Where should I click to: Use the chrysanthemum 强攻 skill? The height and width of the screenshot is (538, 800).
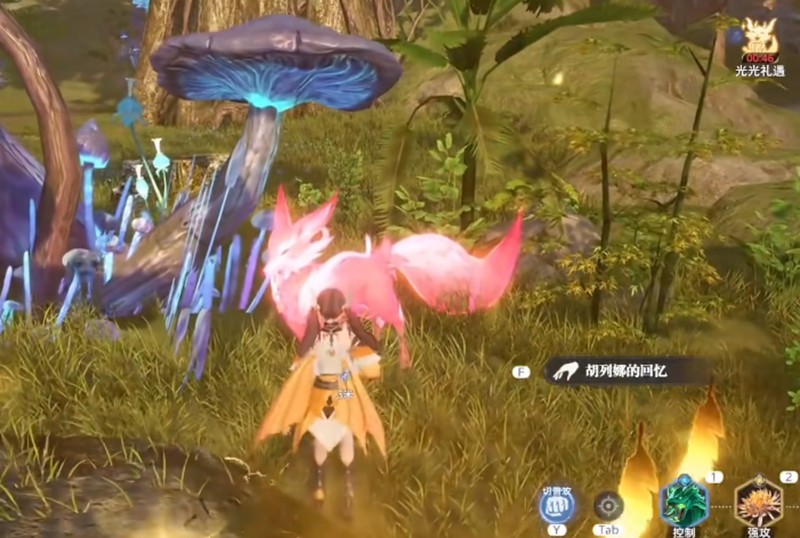tap(759, 502)
